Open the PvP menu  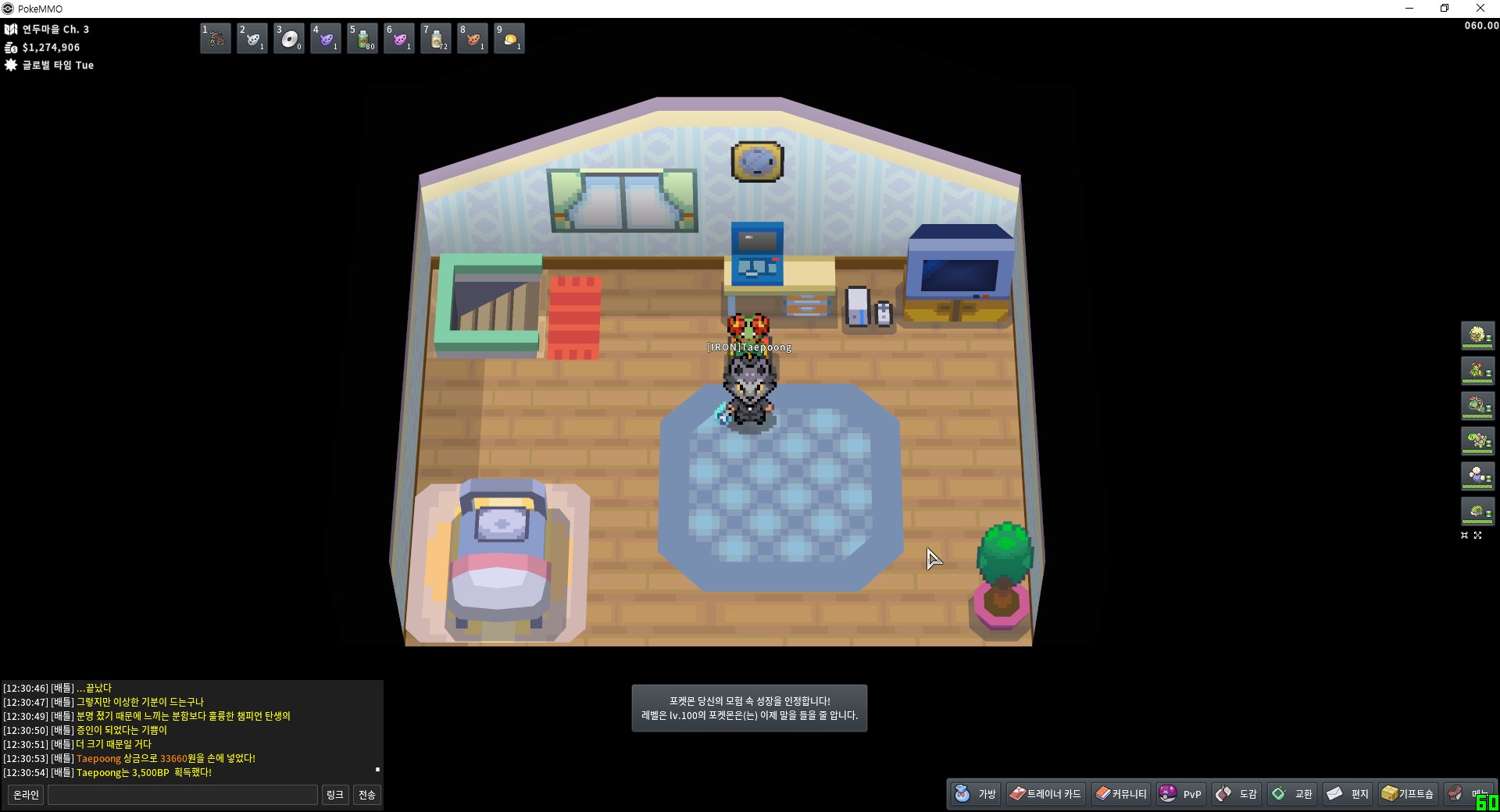click(x=1180, y=794)
